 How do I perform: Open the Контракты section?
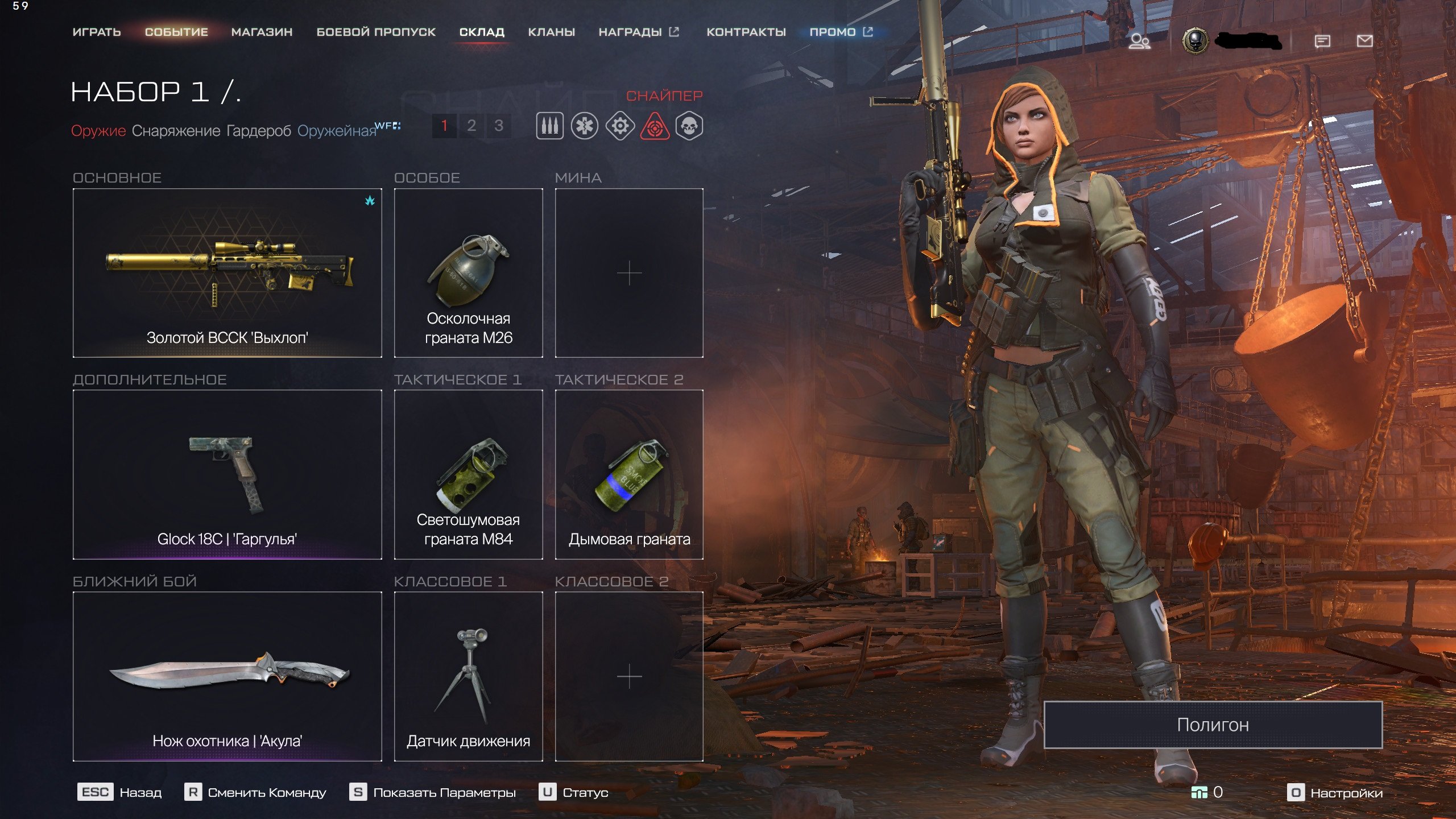click(746, 32)
